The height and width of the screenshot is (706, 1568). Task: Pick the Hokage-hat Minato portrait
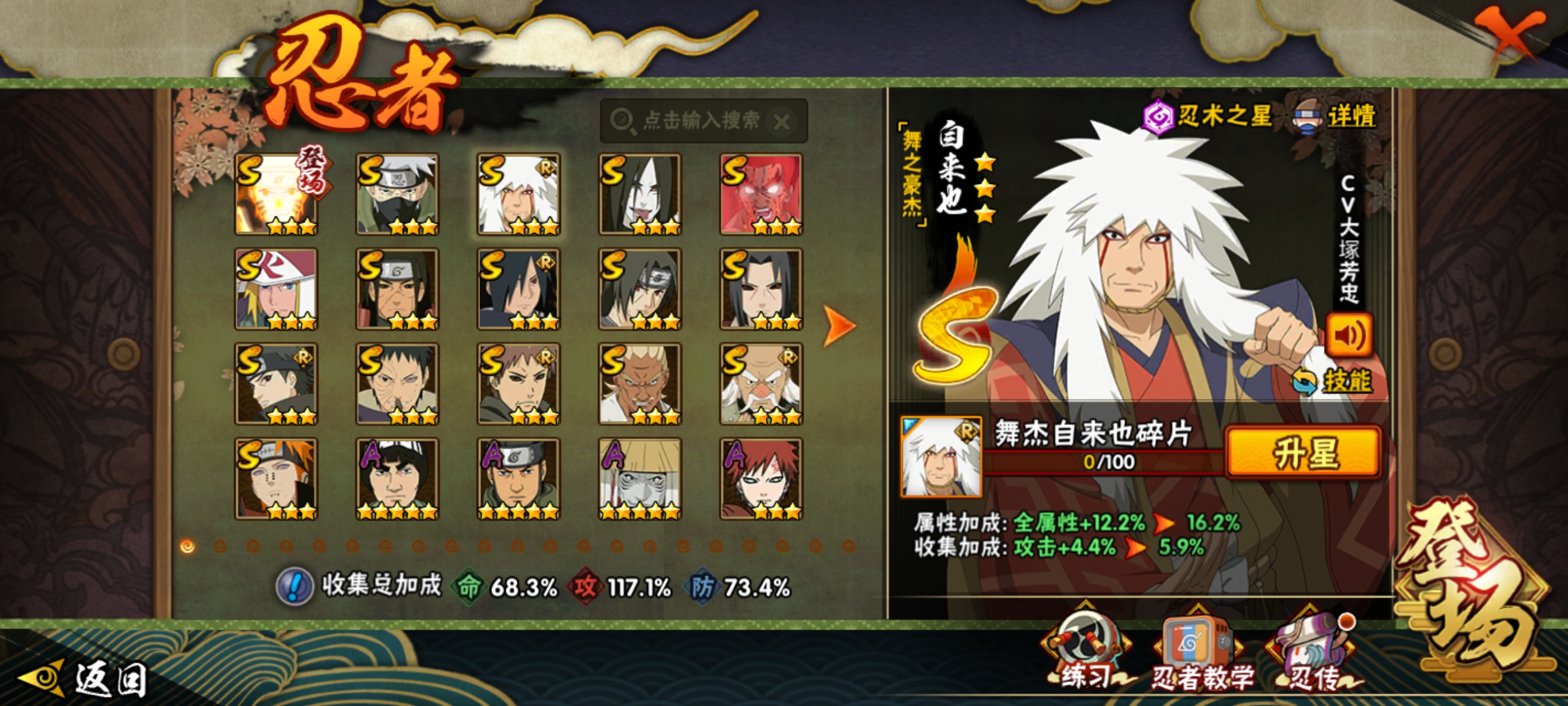pyautogui.click(x=276, y=289)
